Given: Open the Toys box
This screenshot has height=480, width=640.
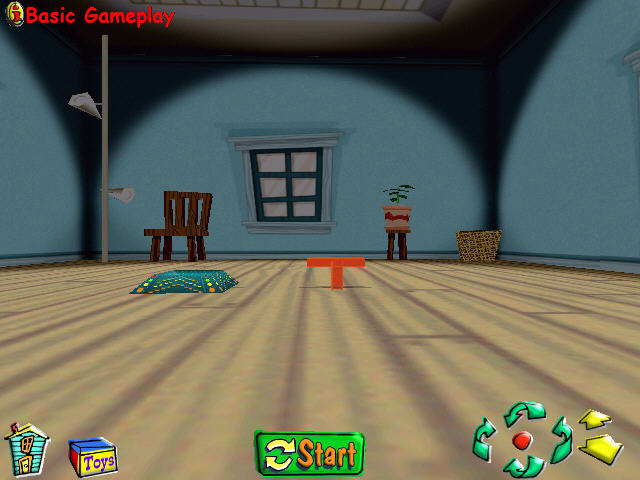Looking at the screenshot, I should [x=92, y=458].
